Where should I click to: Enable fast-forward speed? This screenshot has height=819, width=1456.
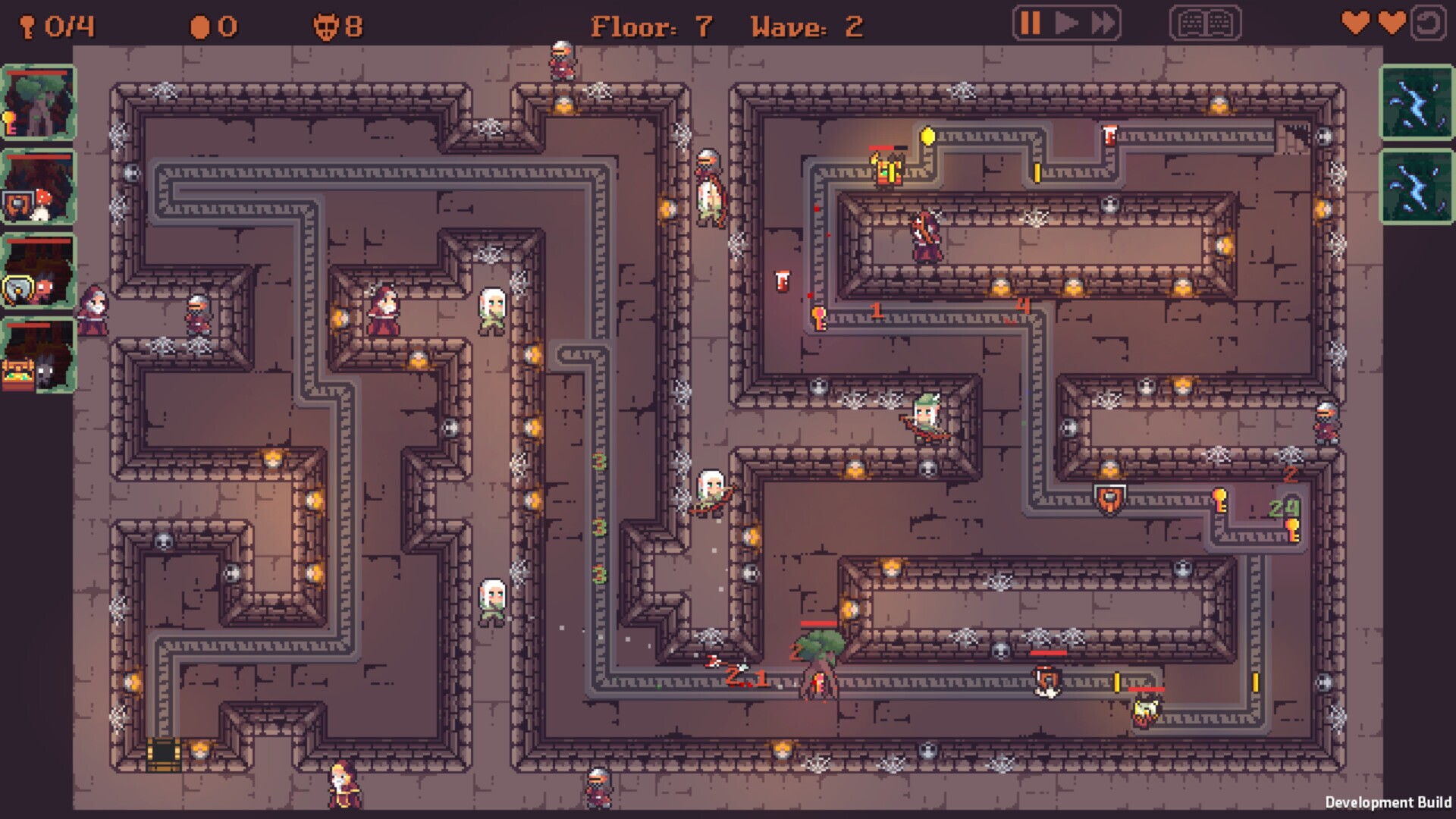1101,24
